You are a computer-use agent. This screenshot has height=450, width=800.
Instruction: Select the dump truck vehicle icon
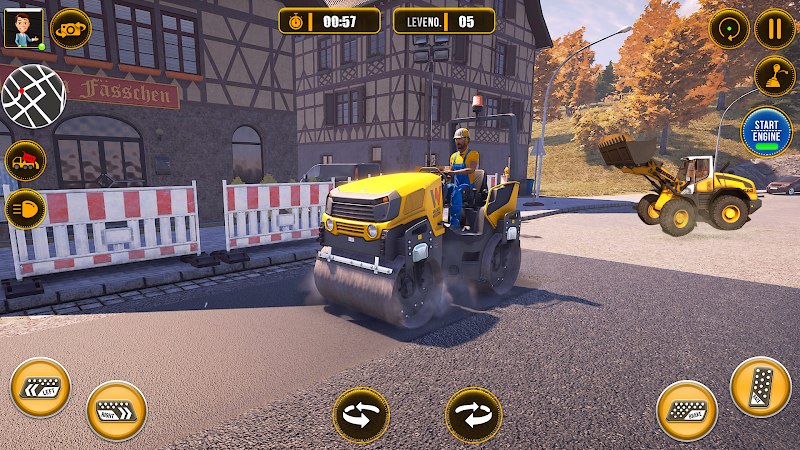[25, 160]
